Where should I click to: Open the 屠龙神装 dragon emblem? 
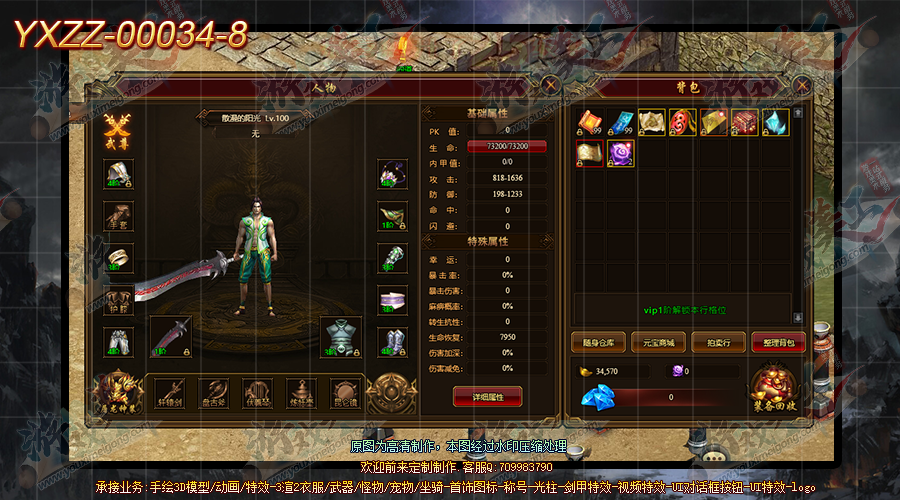117,390
